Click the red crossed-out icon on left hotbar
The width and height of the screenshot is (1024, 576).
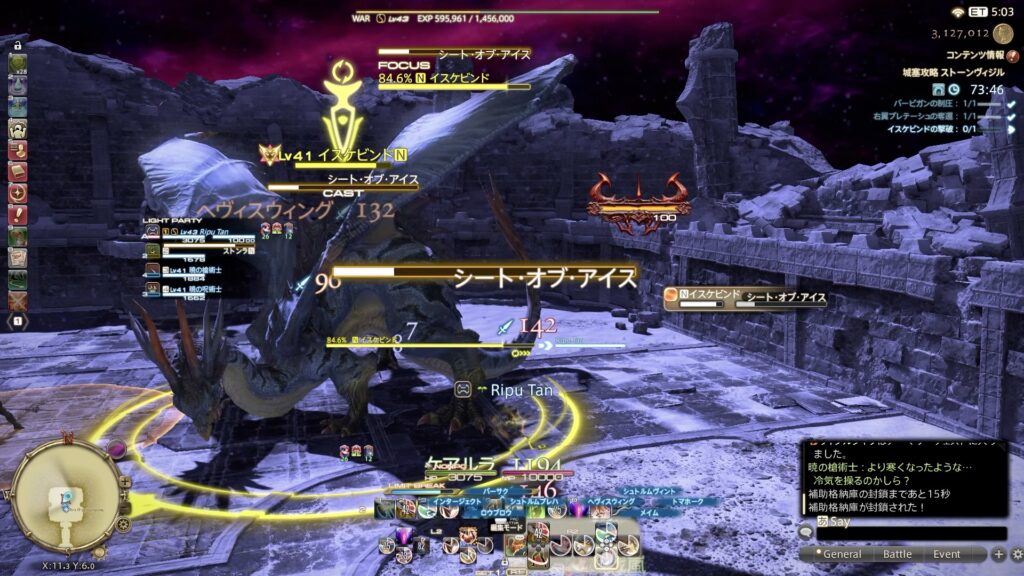17,300
